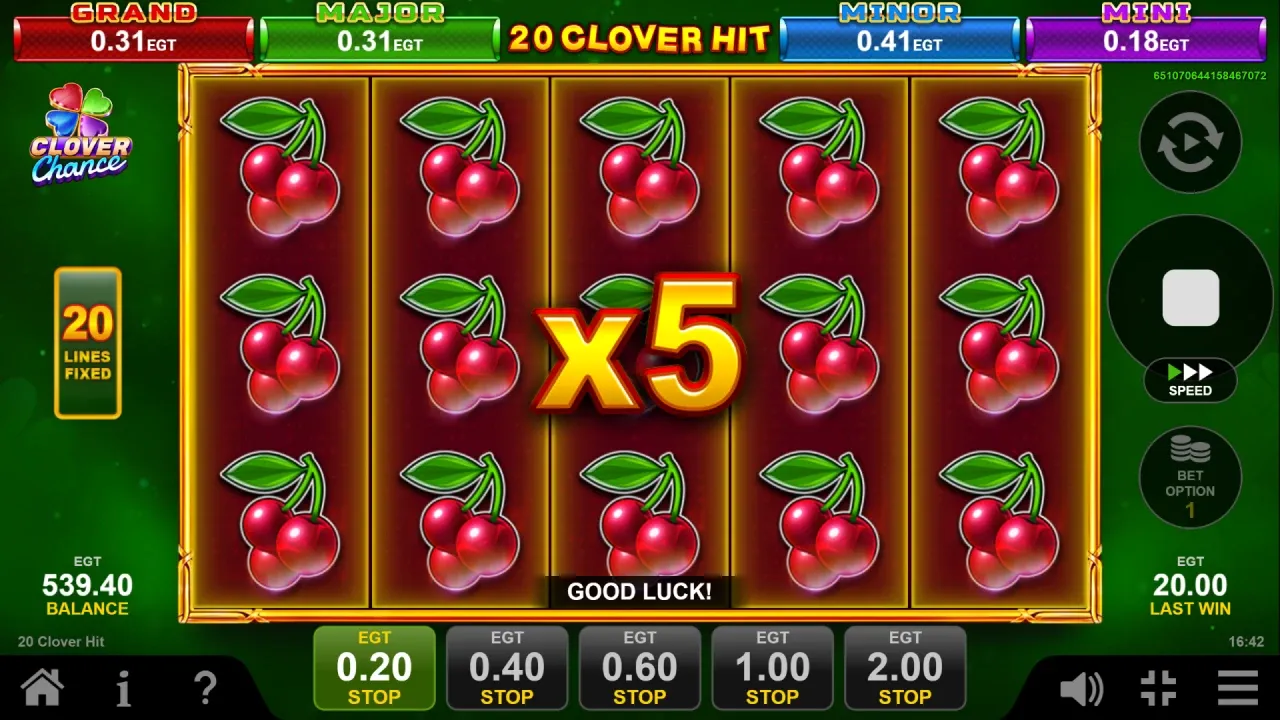Select the 0.40 bet tab
This screenshot has width=1280, height=720.
click(507, 667)
